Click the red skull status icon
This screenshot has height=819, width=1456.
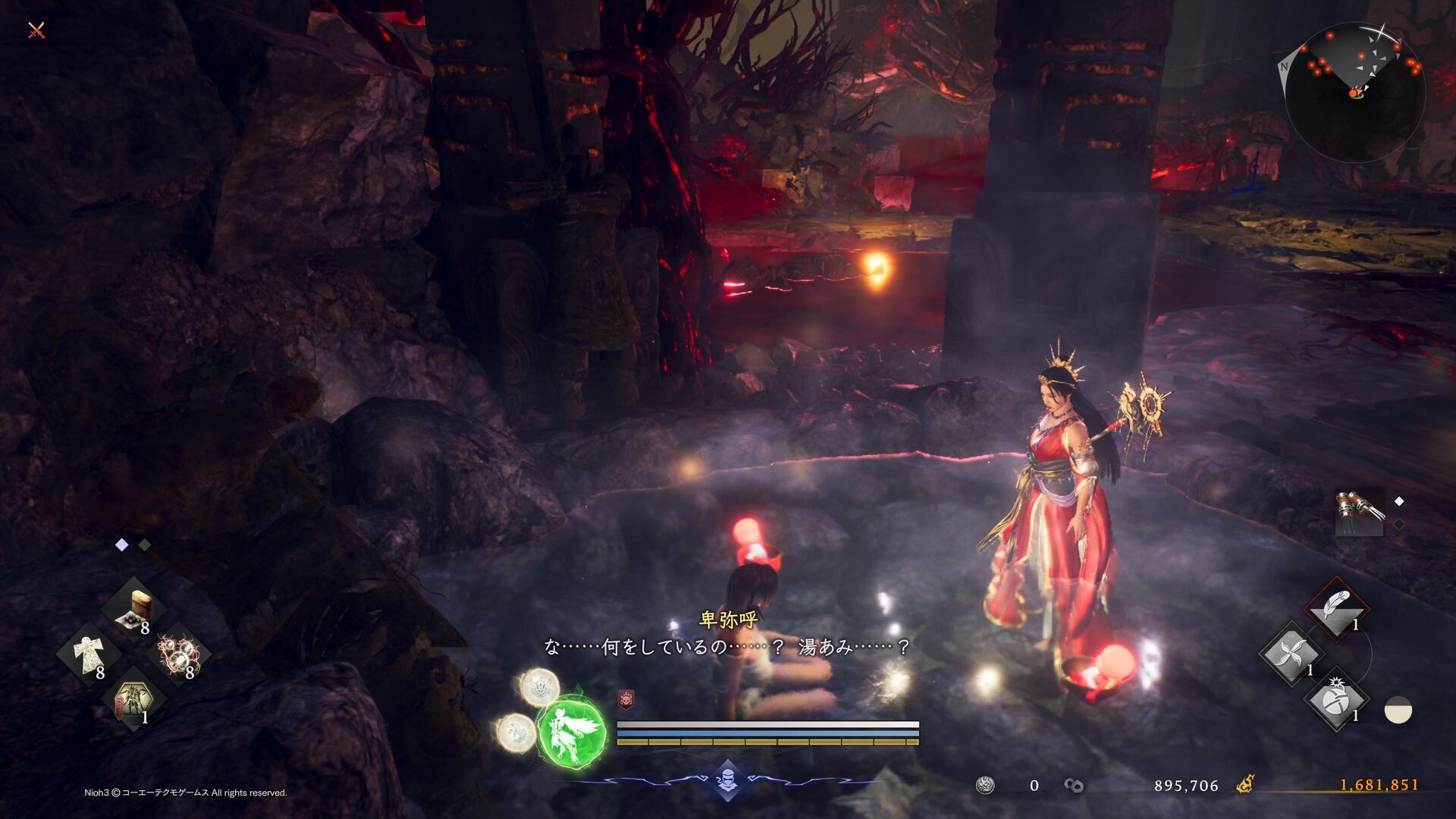click(626, 699)
